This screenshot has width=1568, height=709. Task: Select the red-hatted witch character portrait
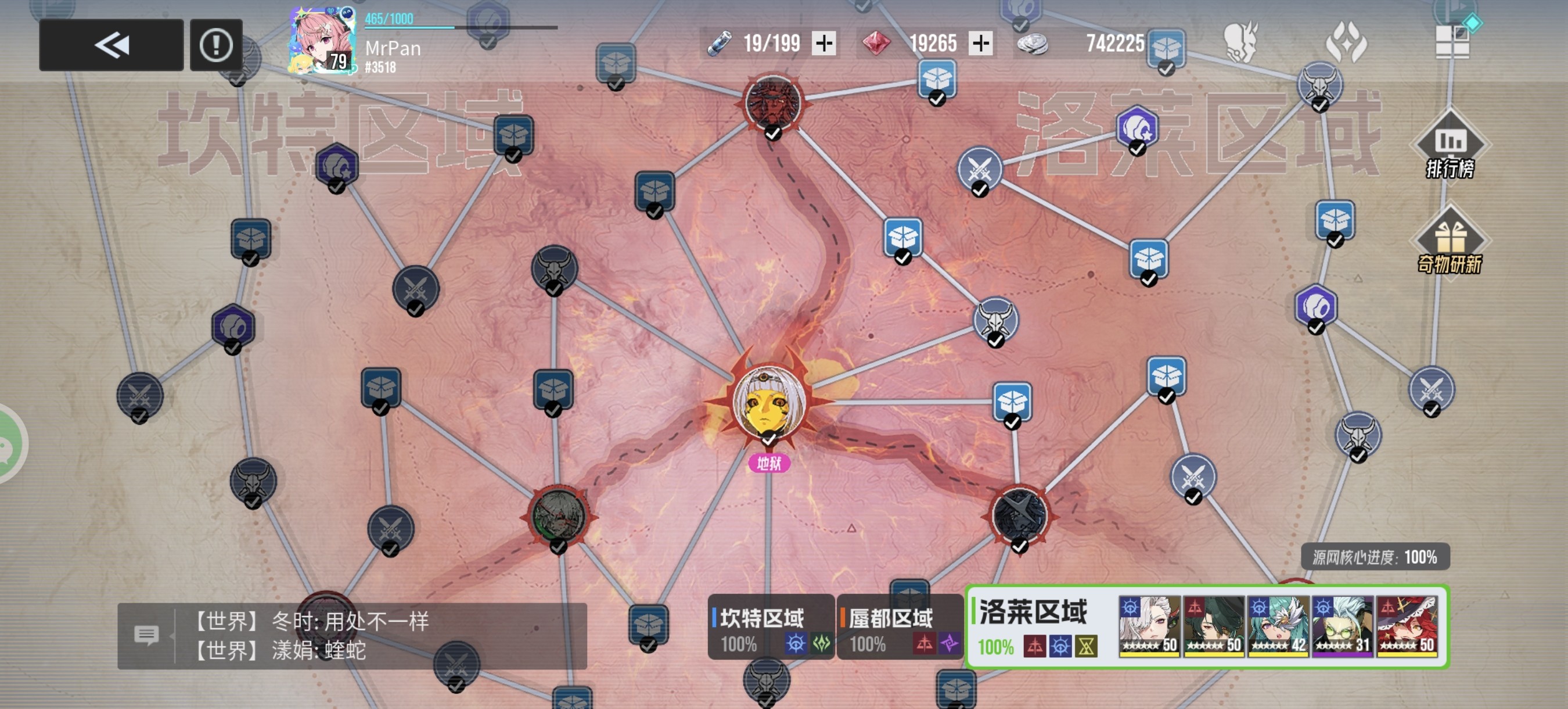click(1407, 626)
